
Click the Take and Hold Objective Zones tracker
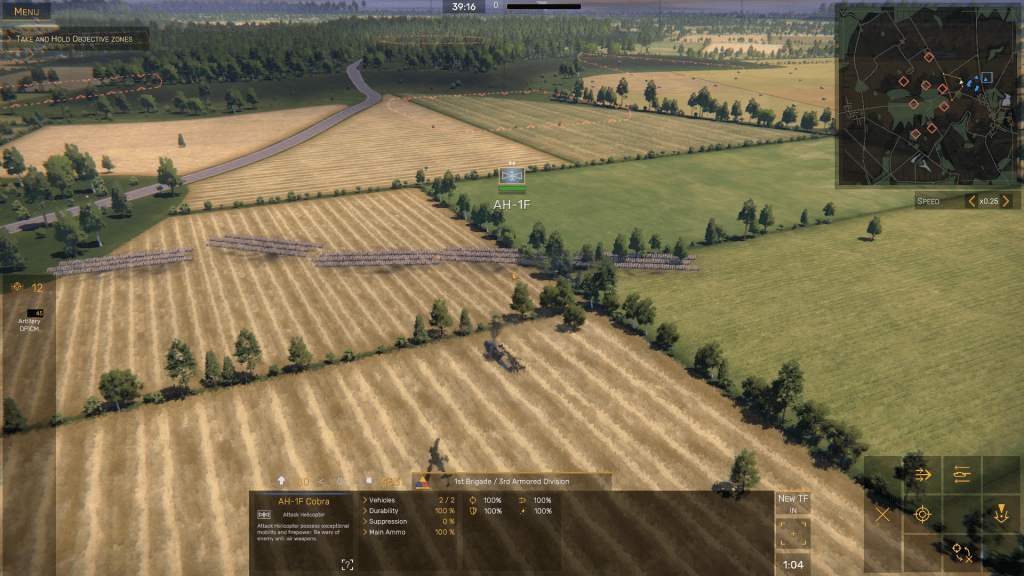(77, 38)
